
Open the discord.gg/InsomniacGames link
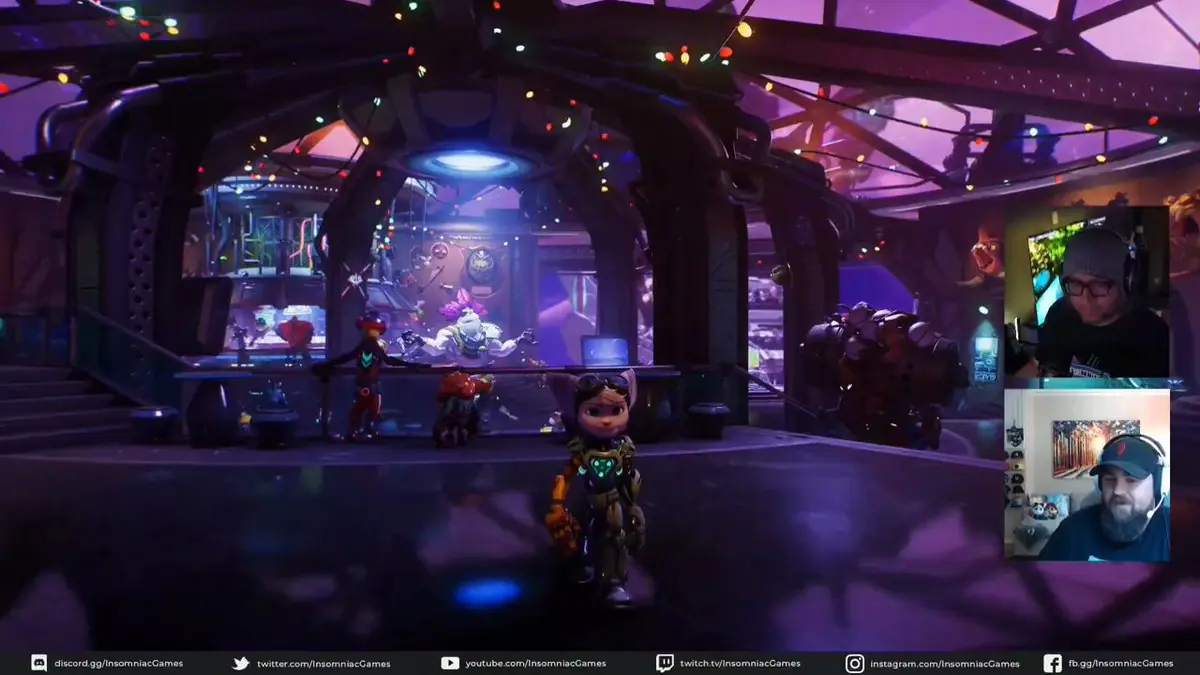(118, 663)
